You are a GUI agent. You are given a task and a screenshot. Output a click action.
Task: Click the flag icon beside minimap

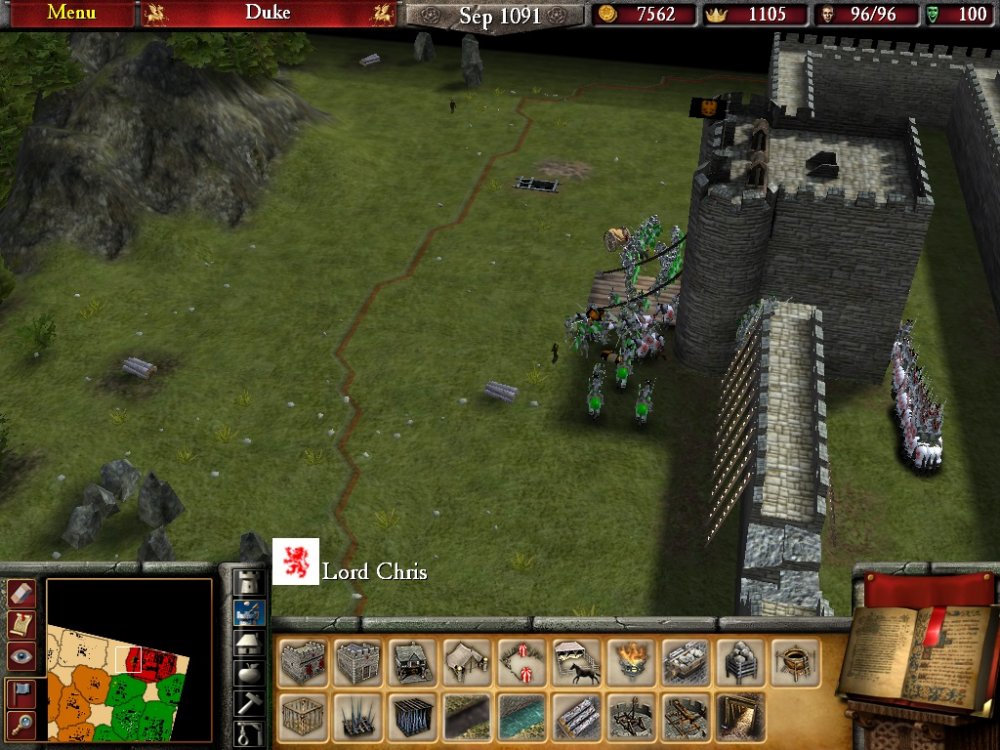click(x=21, y=692)
